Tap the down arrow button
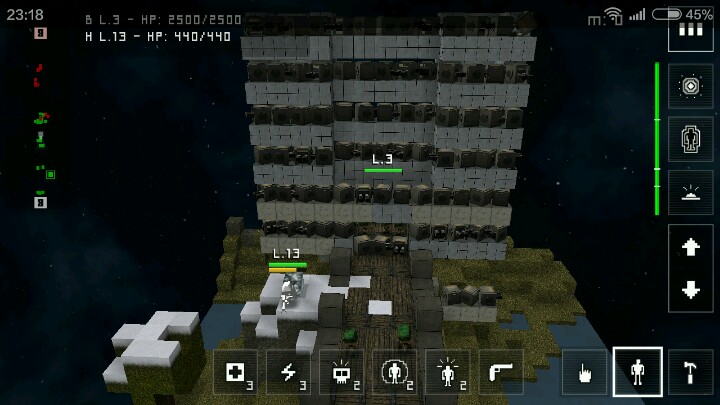The width and height of the screenshot is (720, 405). point(691,290)
